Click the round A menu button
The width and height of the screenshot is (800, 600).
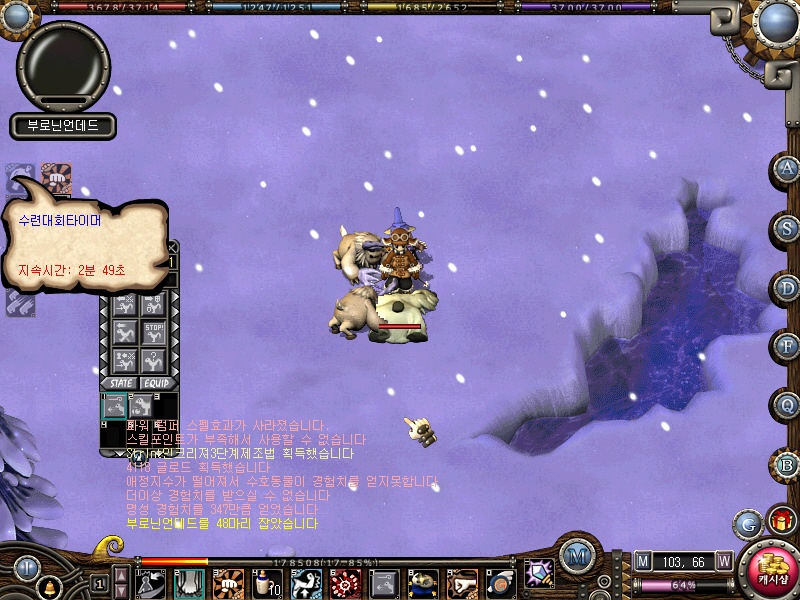pos(788,169)
